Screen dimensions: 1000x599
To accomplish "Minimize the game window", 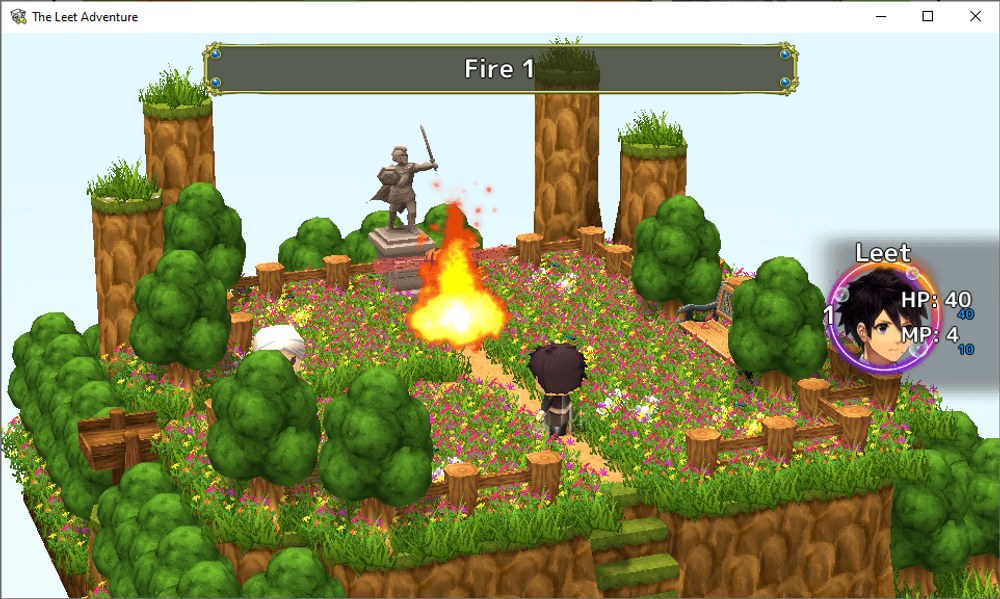I will [x=882, y=16].
